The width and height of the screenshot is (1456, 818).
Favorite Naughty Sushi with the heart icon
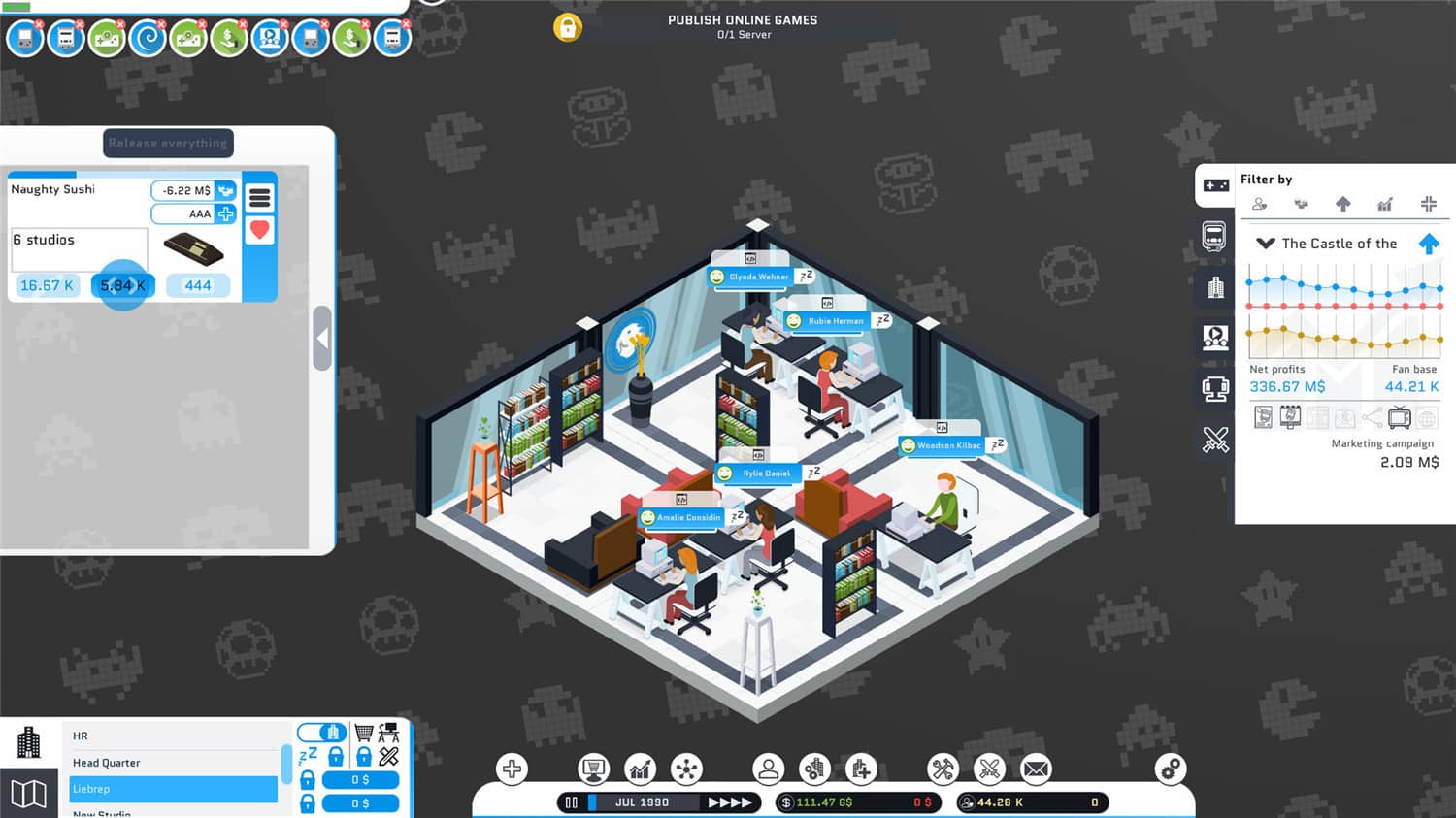point(259,230)
